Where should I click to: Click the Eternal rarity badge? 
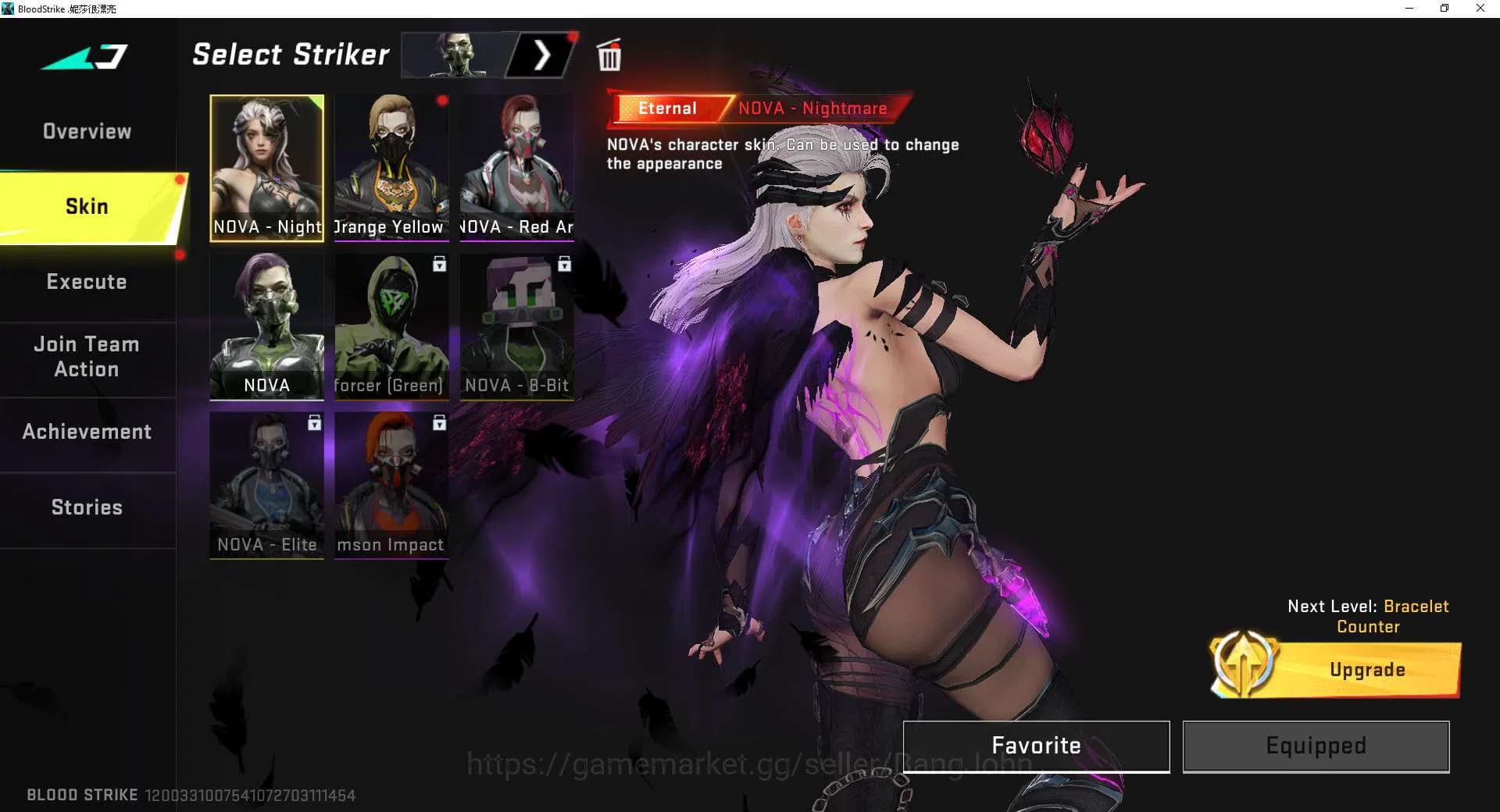coord(668,108)
